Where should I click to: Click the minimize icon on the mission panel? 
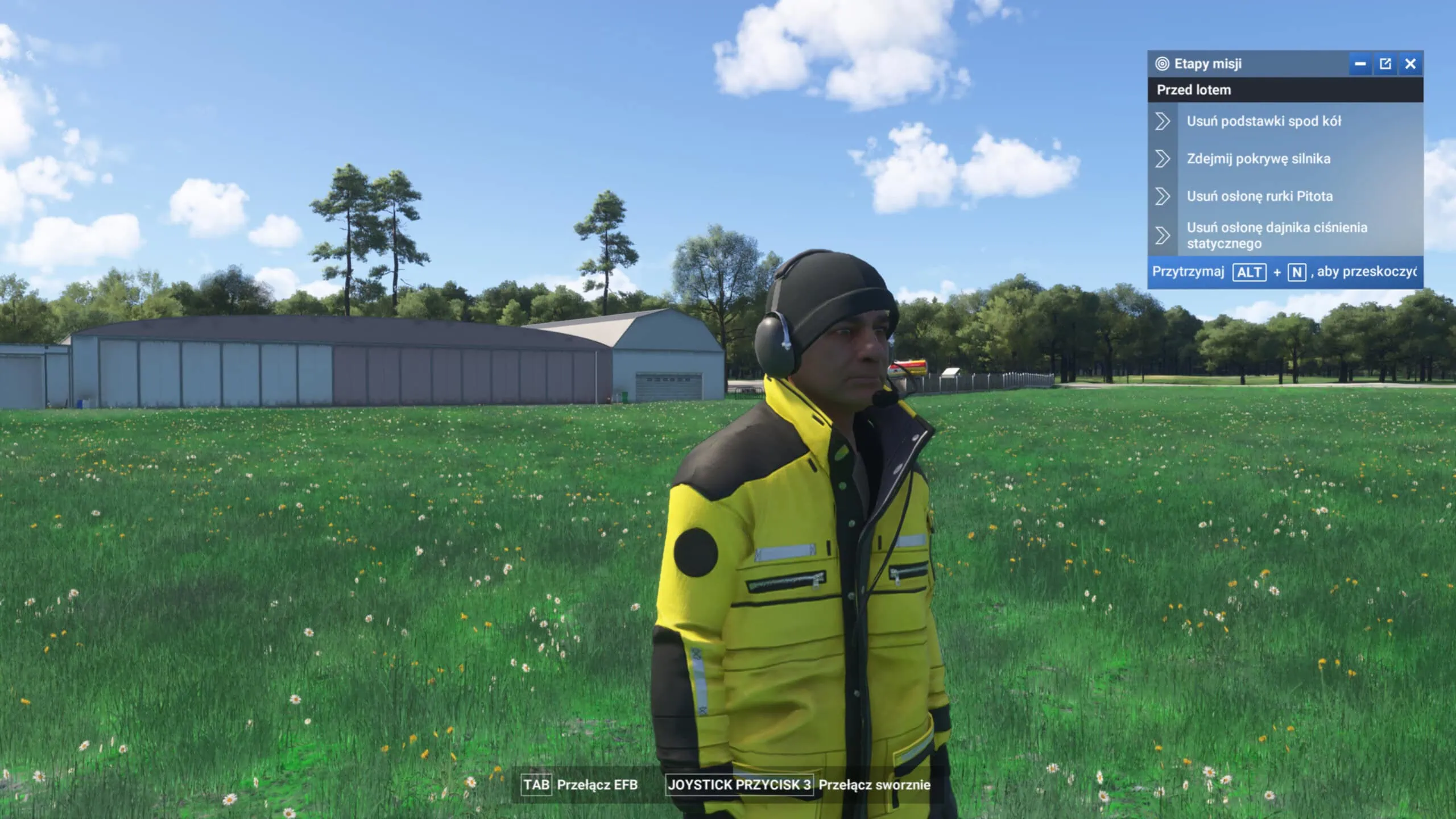pos(1360,64)
